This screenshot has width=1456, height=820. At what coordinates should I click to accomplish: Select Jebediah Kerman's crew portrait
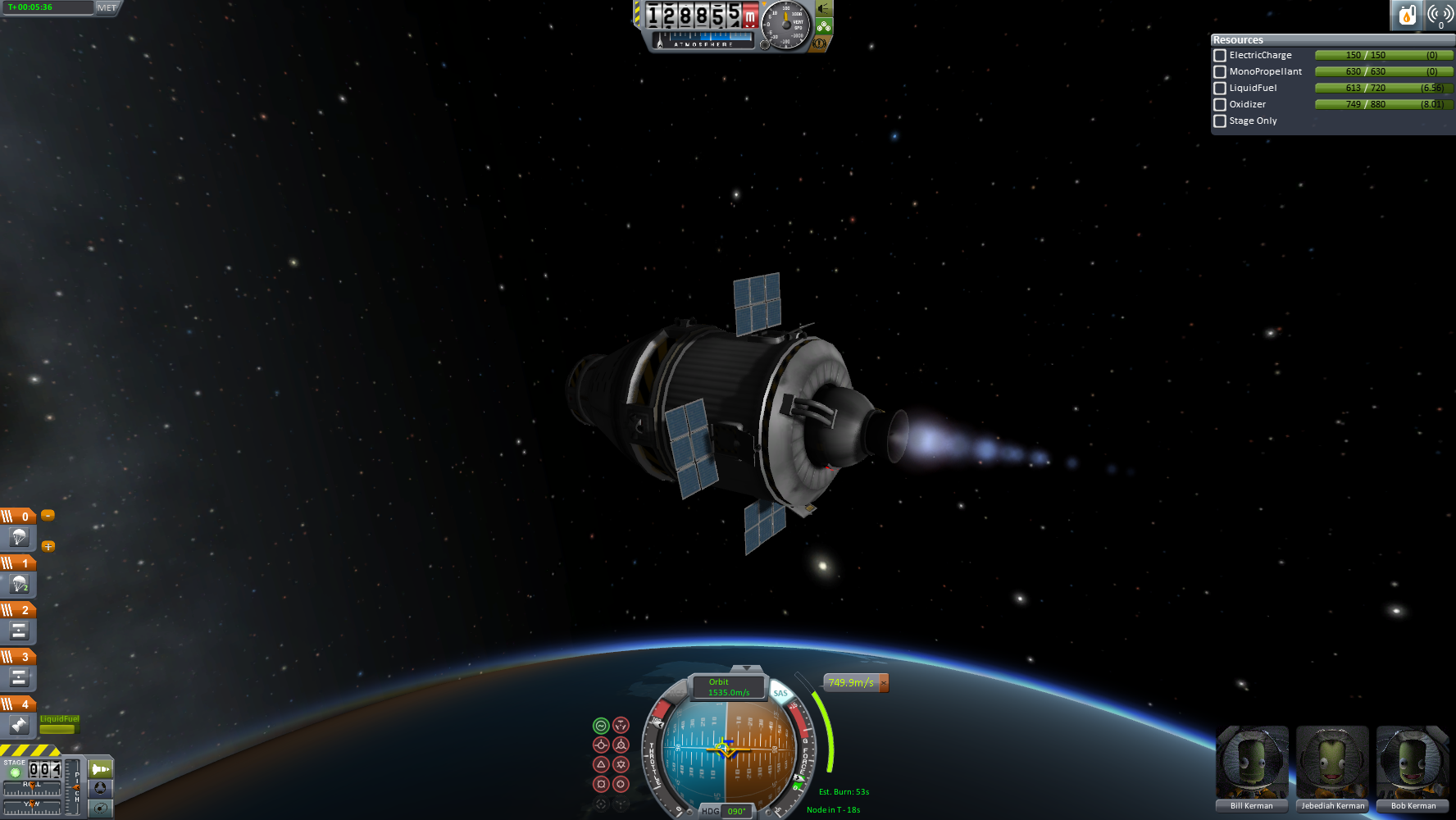(x=1332, y=763)
